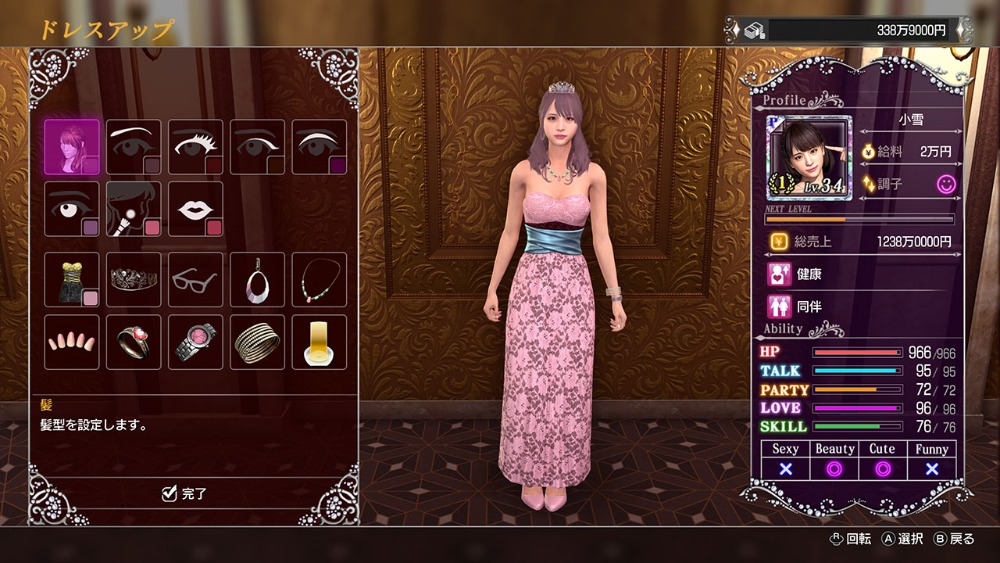Select the necklace accessory slot
Image resolution: width=1000 pixels, height=563 pixels.
[x=319, y=279]
